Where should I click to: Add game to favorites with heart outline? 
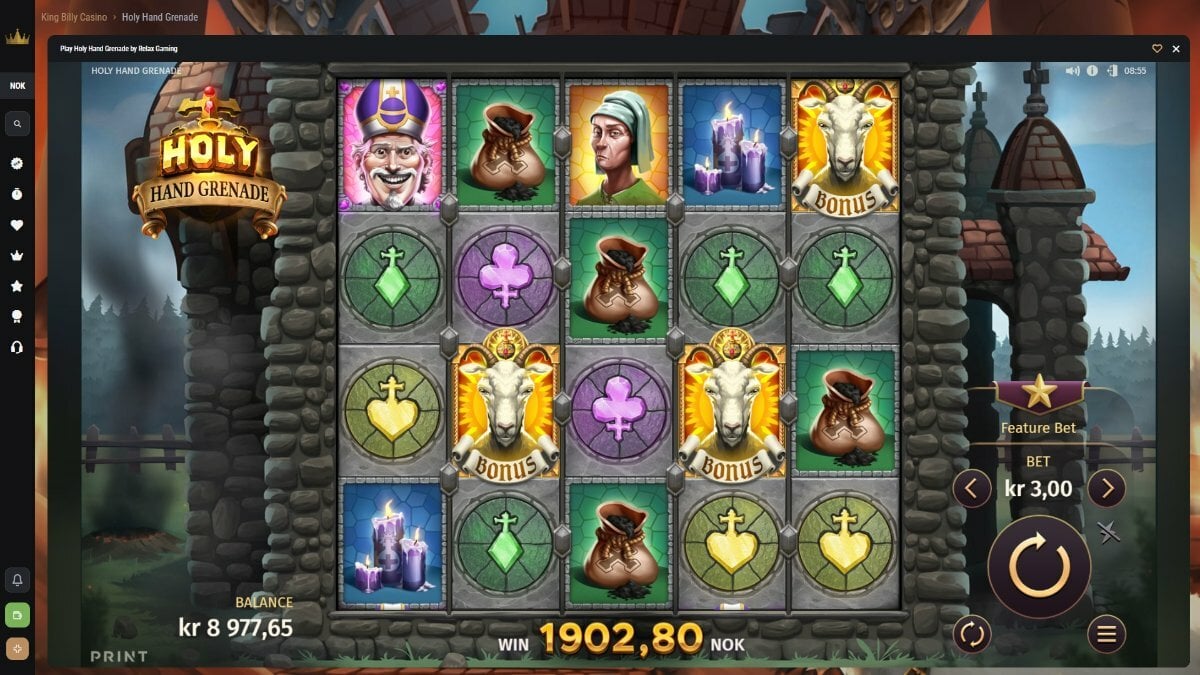1157,48
